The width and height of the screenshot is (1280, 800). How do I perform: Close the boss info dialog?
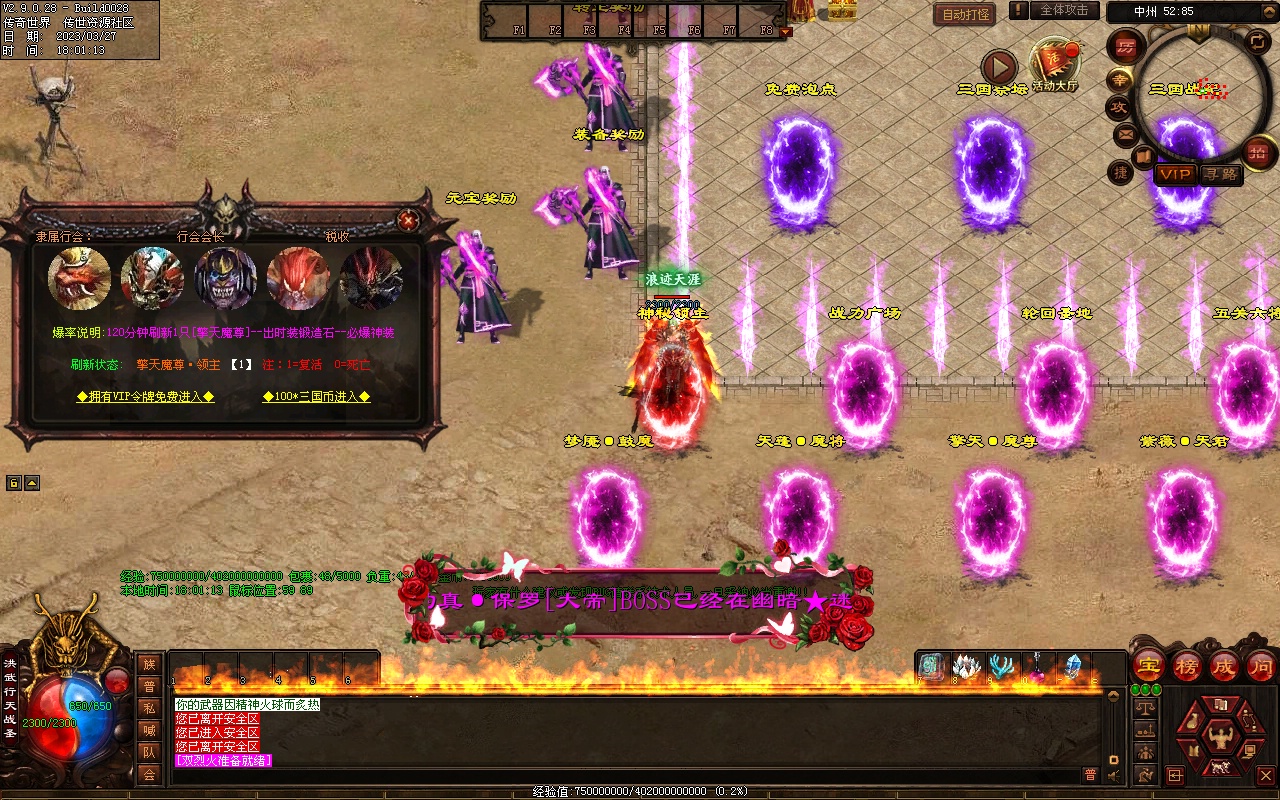click(x=408, y=220)
